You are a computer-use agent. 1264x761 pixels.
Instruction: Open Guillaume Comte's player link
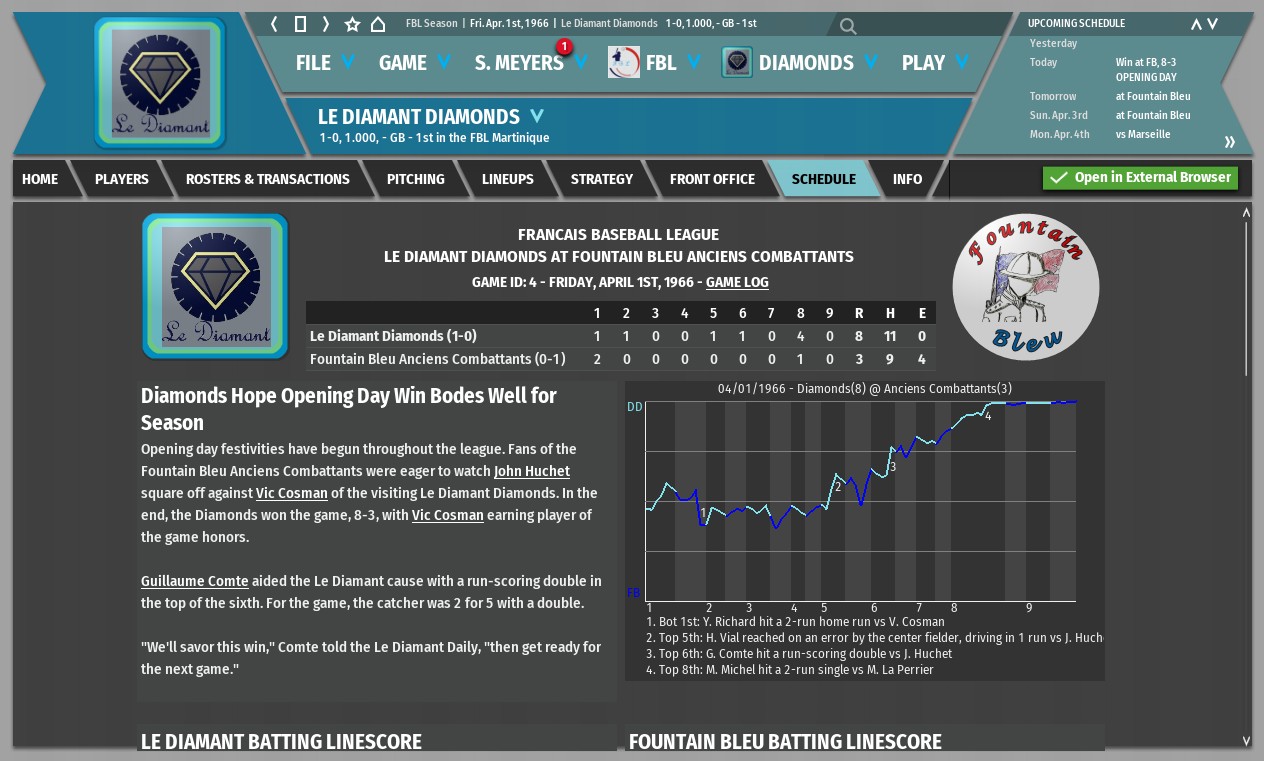pos(194,581)
